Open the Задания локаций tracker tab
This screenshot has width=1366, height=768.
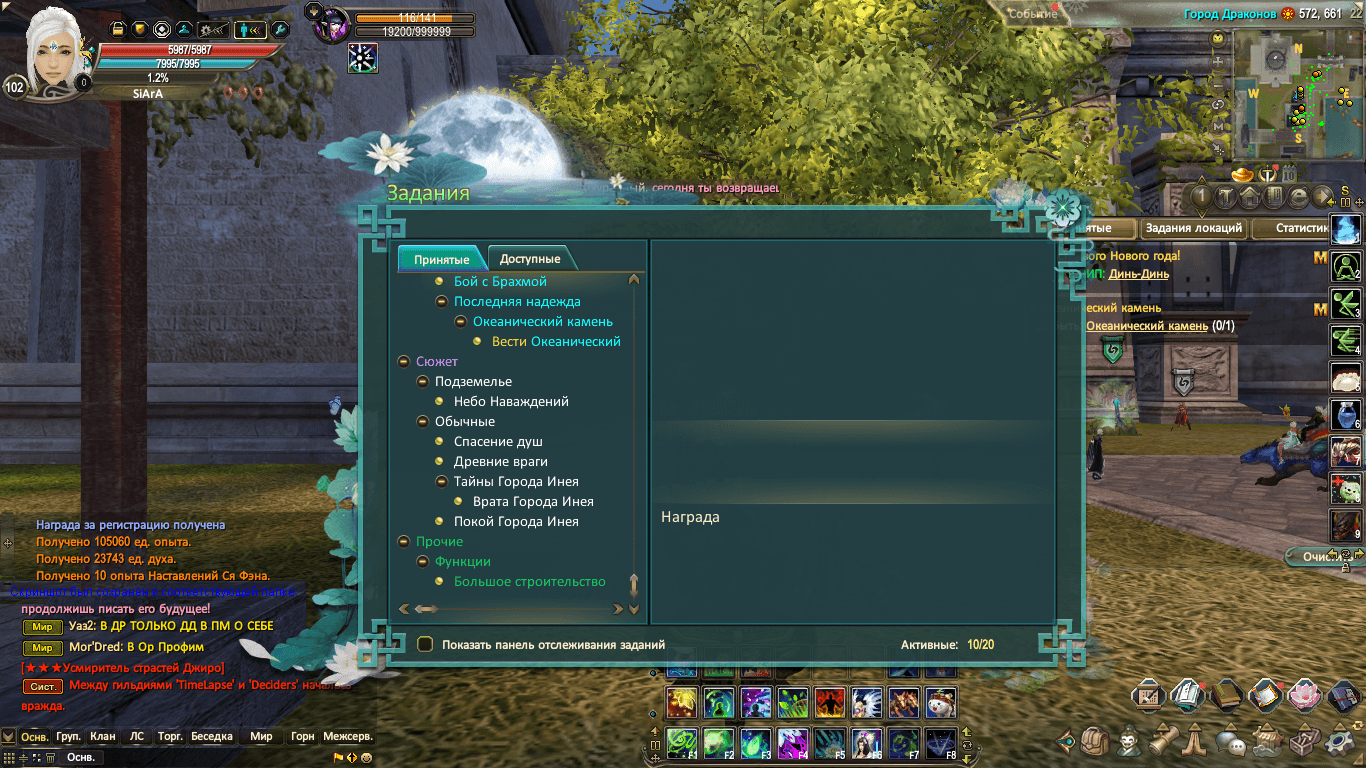coord(1193,228)
